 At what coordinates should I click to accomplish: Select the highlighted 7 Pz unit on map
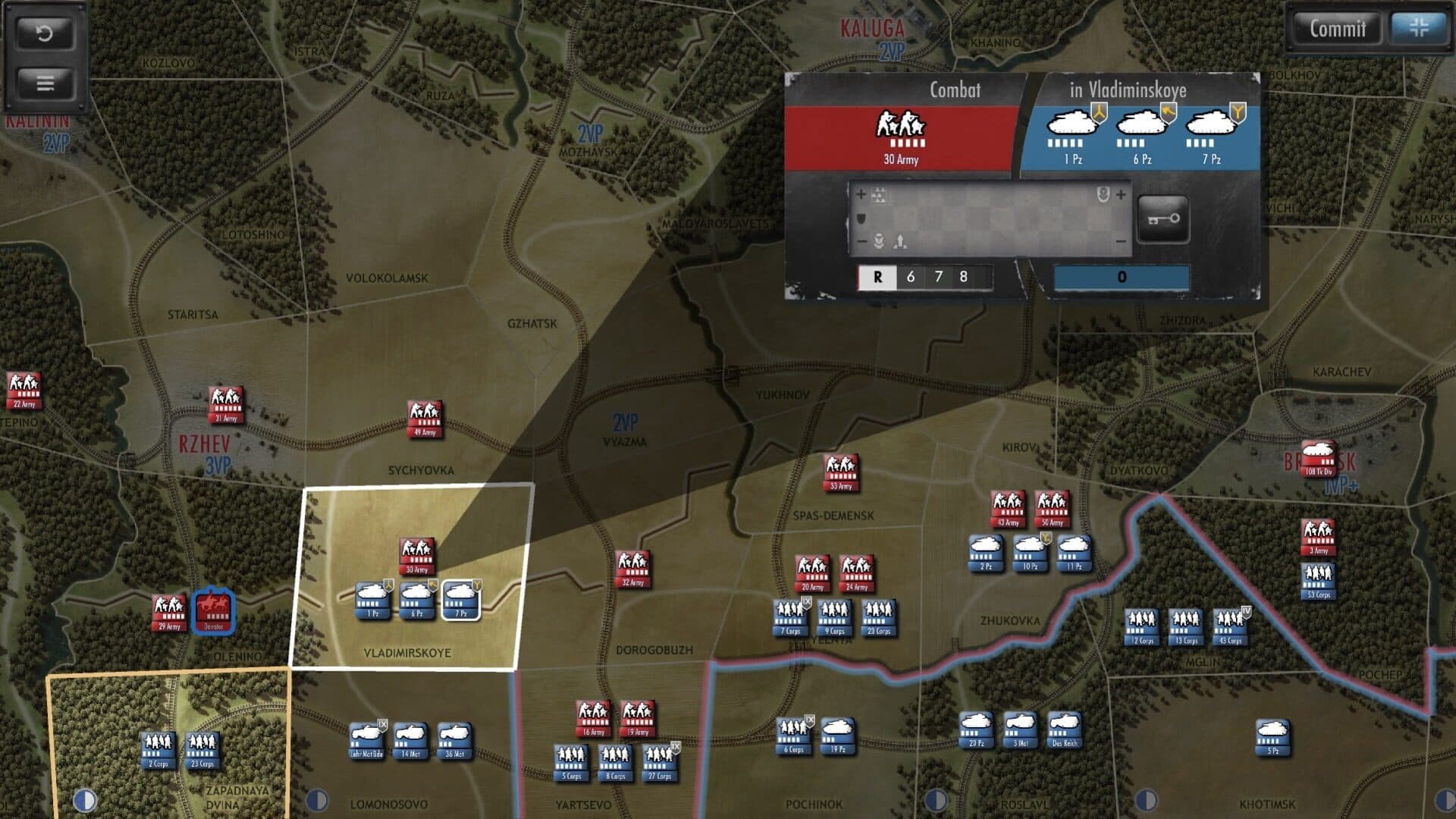[461, 600]
